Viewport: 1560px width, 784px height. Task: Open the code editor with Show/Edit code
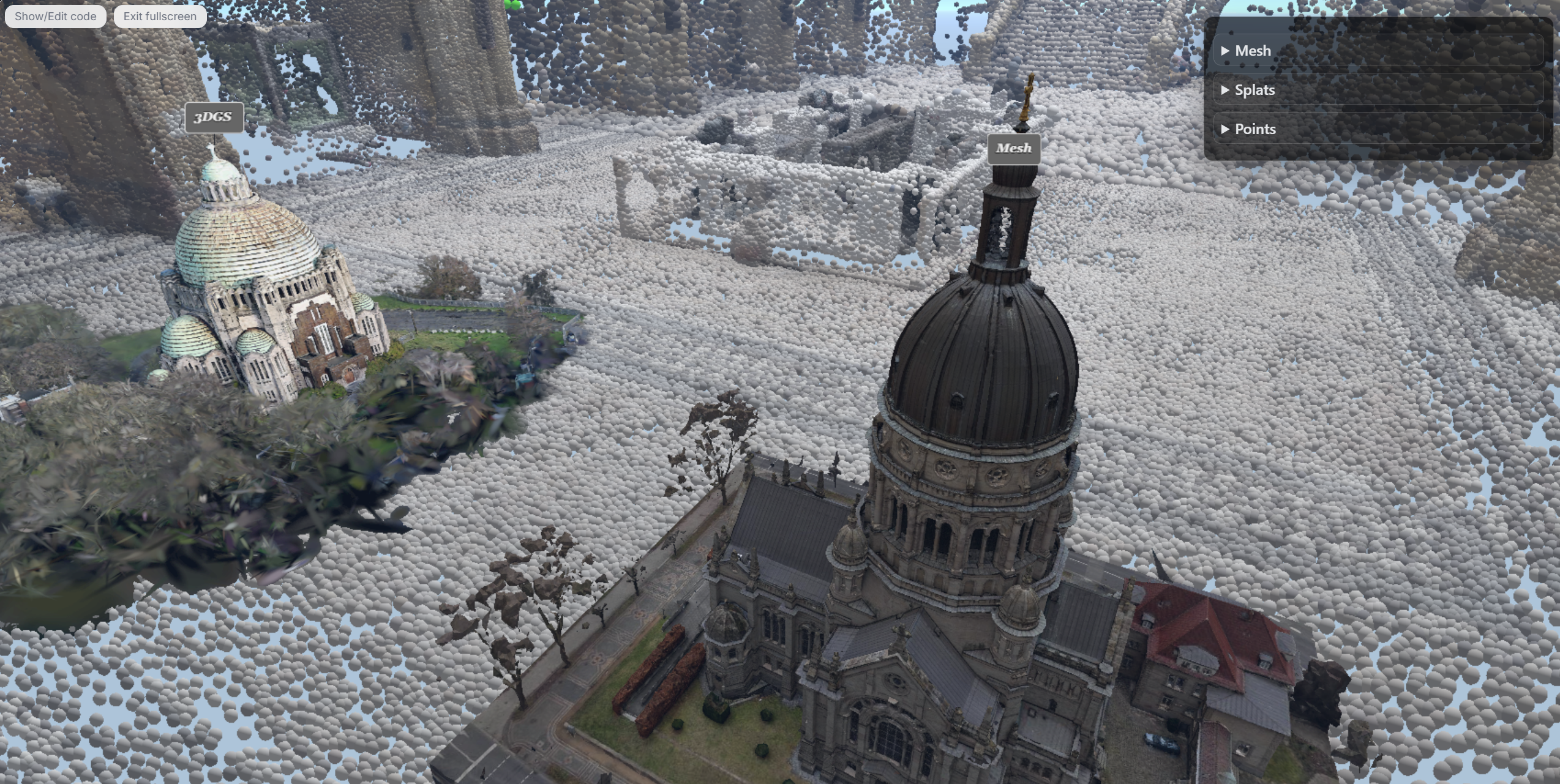click(x=56, y=16)
